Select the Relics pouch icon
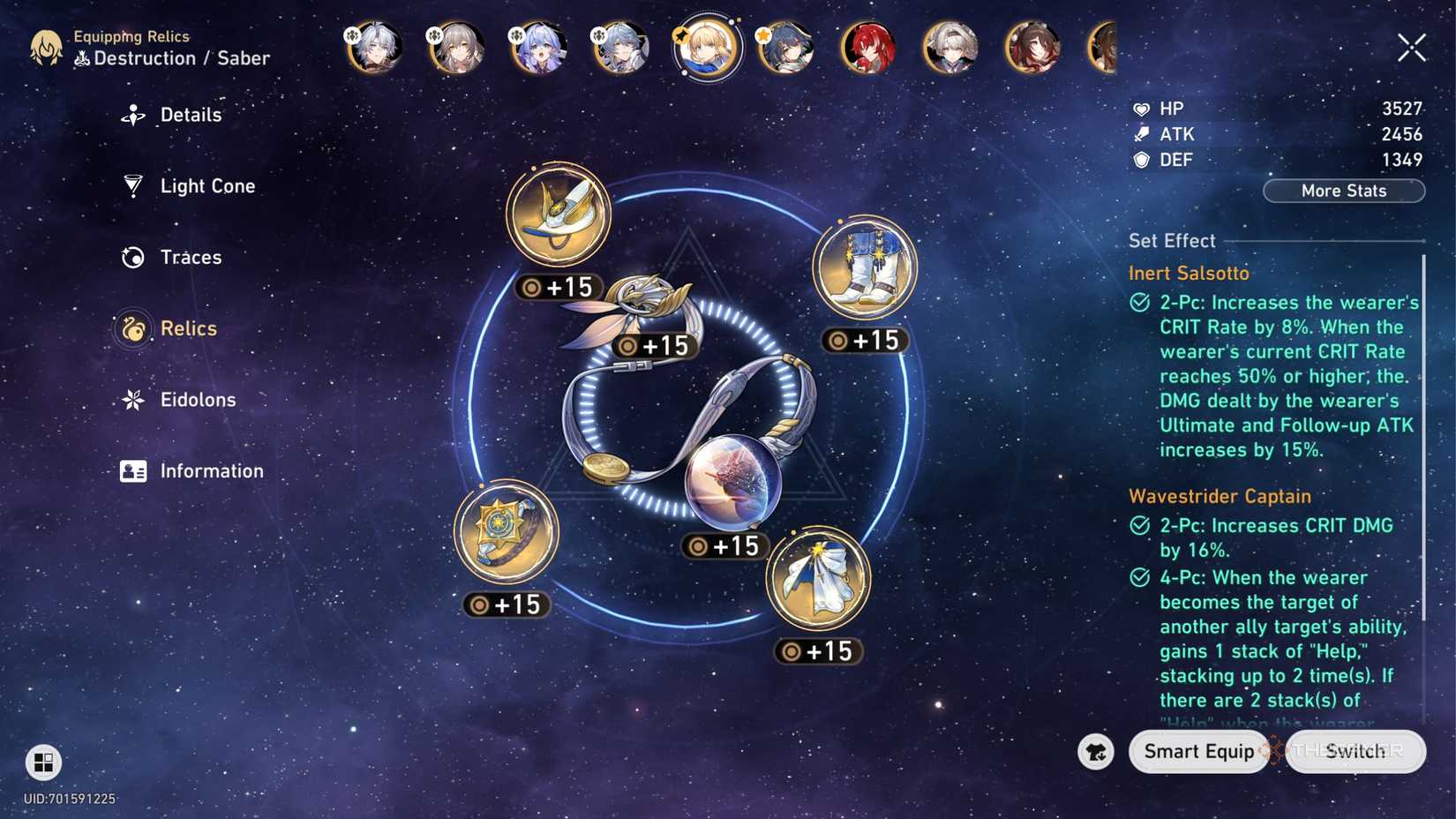 pos(132,327)
